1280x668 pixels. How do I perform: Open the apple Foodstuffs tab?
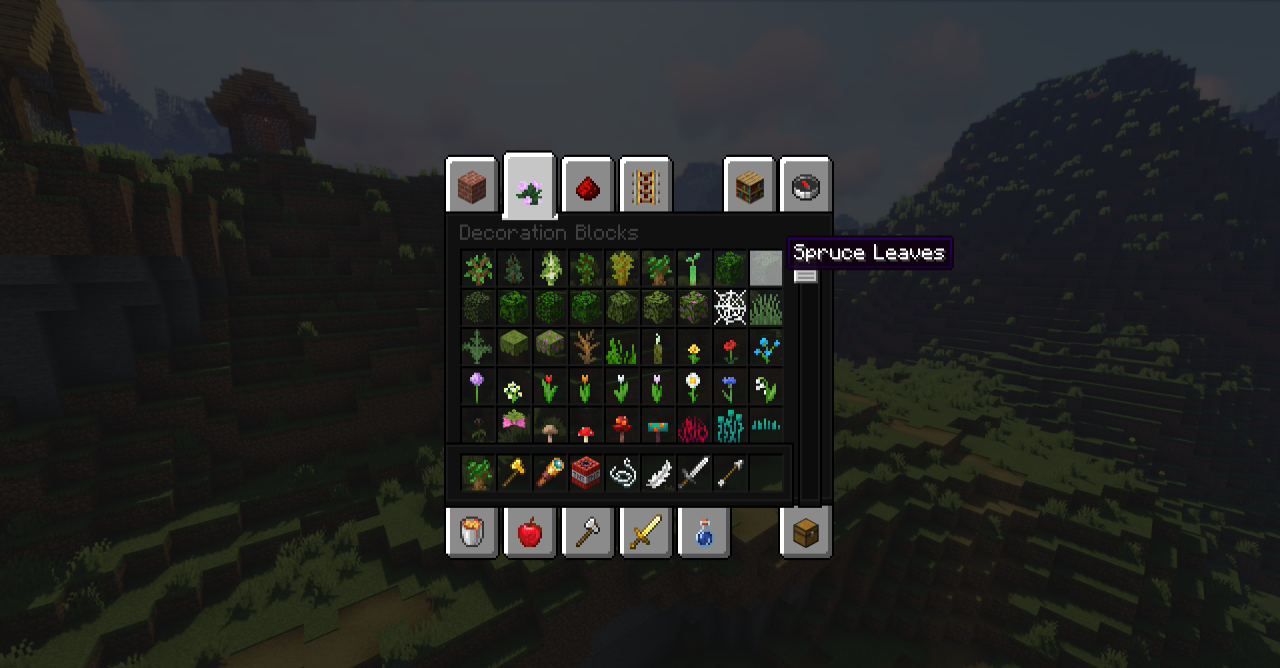tap(529, 531)
